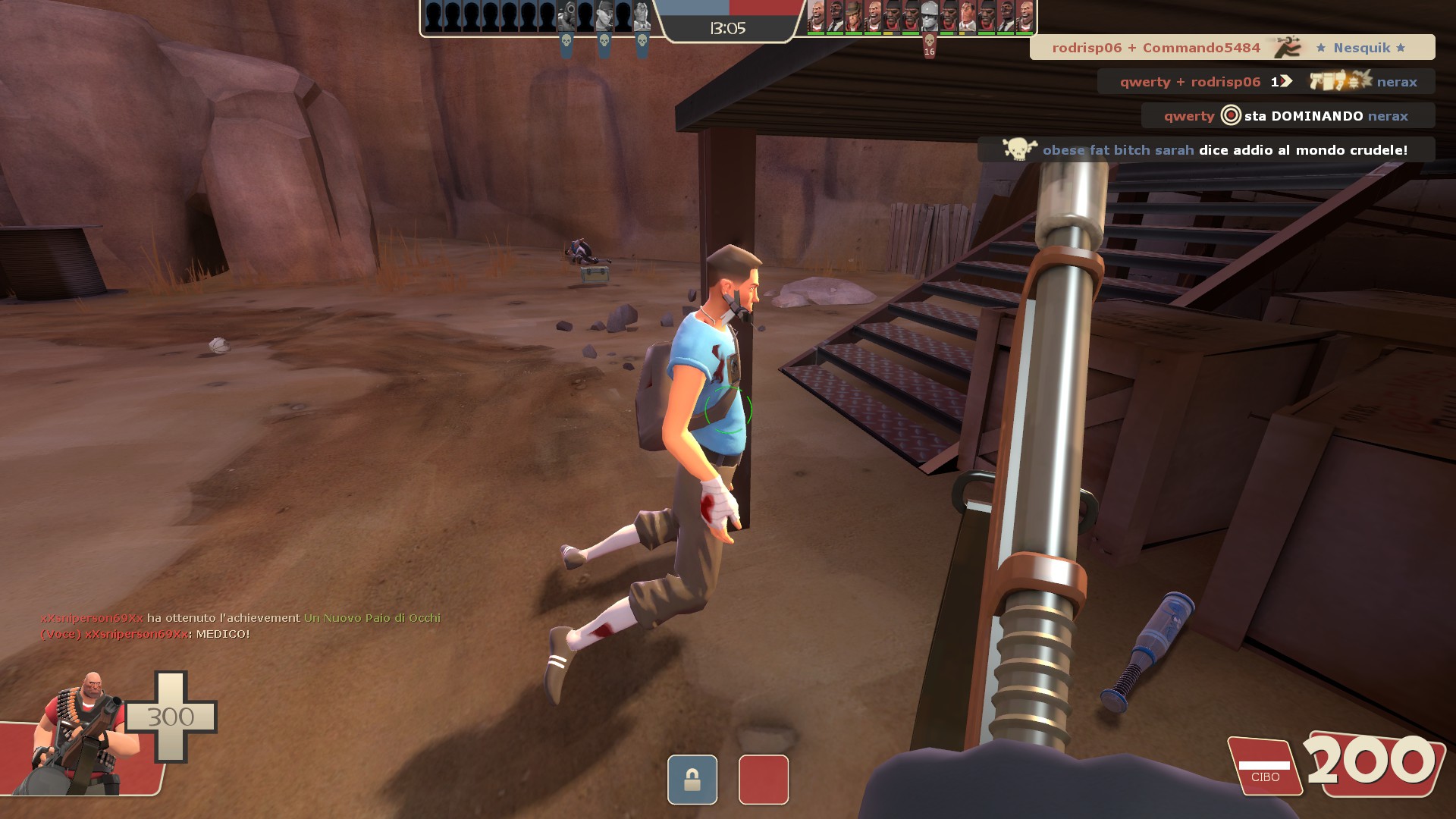Select the red control point icon
The width and height of the screenshot is (1456, 819).
tap(763, 779)
